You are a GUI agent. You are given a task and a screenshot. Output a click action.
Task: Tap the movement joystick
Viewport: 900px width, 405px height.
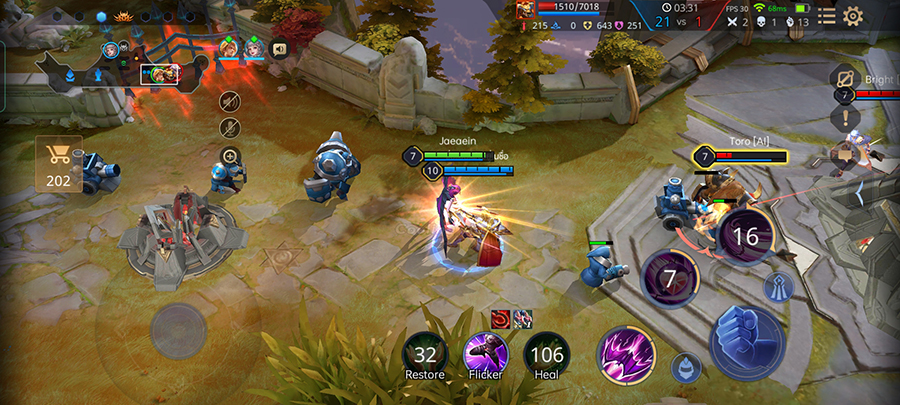[x=178, y=326]
